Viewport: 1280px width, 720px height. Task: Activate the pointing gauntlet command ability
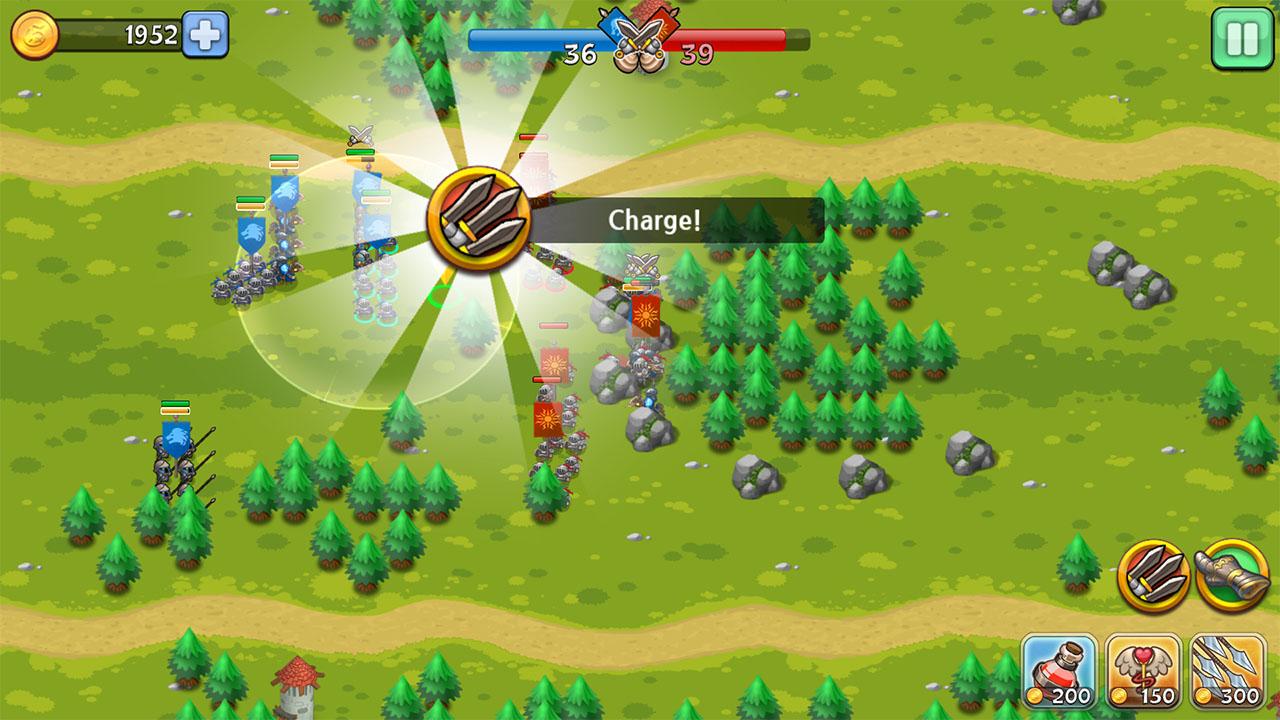[x=1231, y=575]
